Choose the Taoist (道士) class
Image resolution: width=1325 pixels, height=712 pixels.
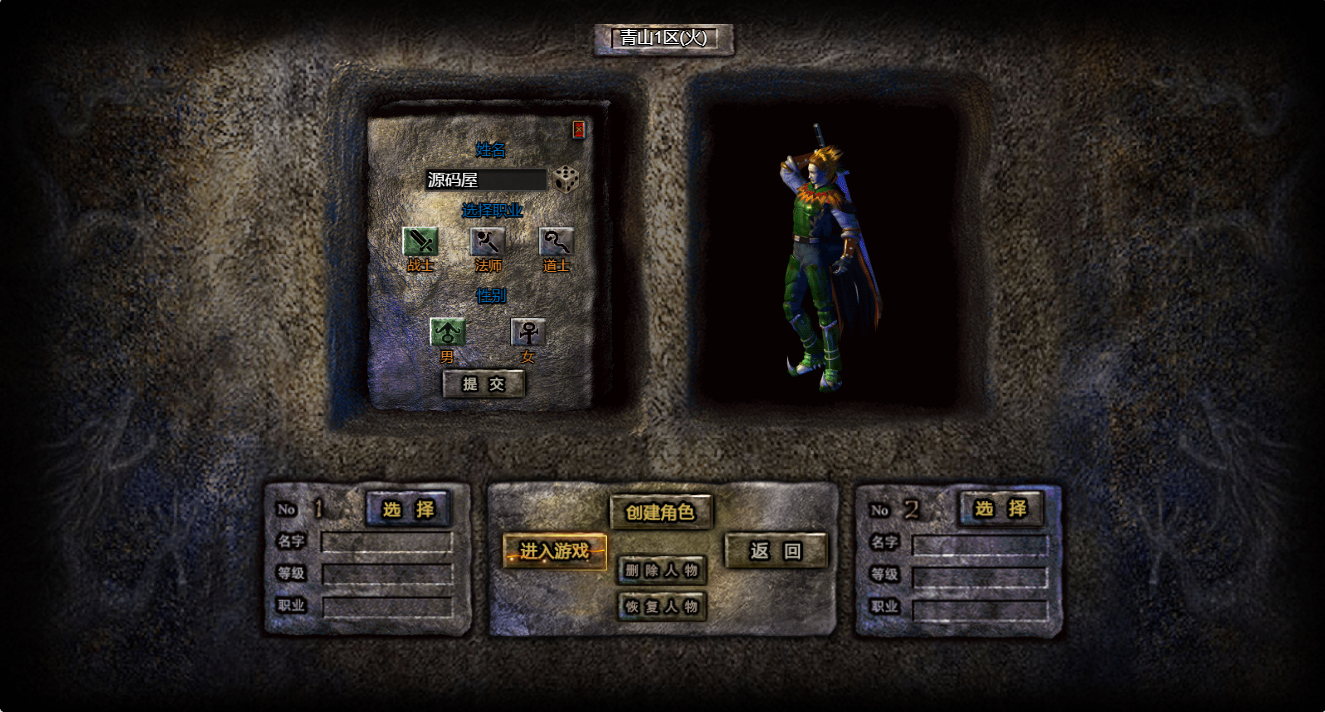click(556, 241)
